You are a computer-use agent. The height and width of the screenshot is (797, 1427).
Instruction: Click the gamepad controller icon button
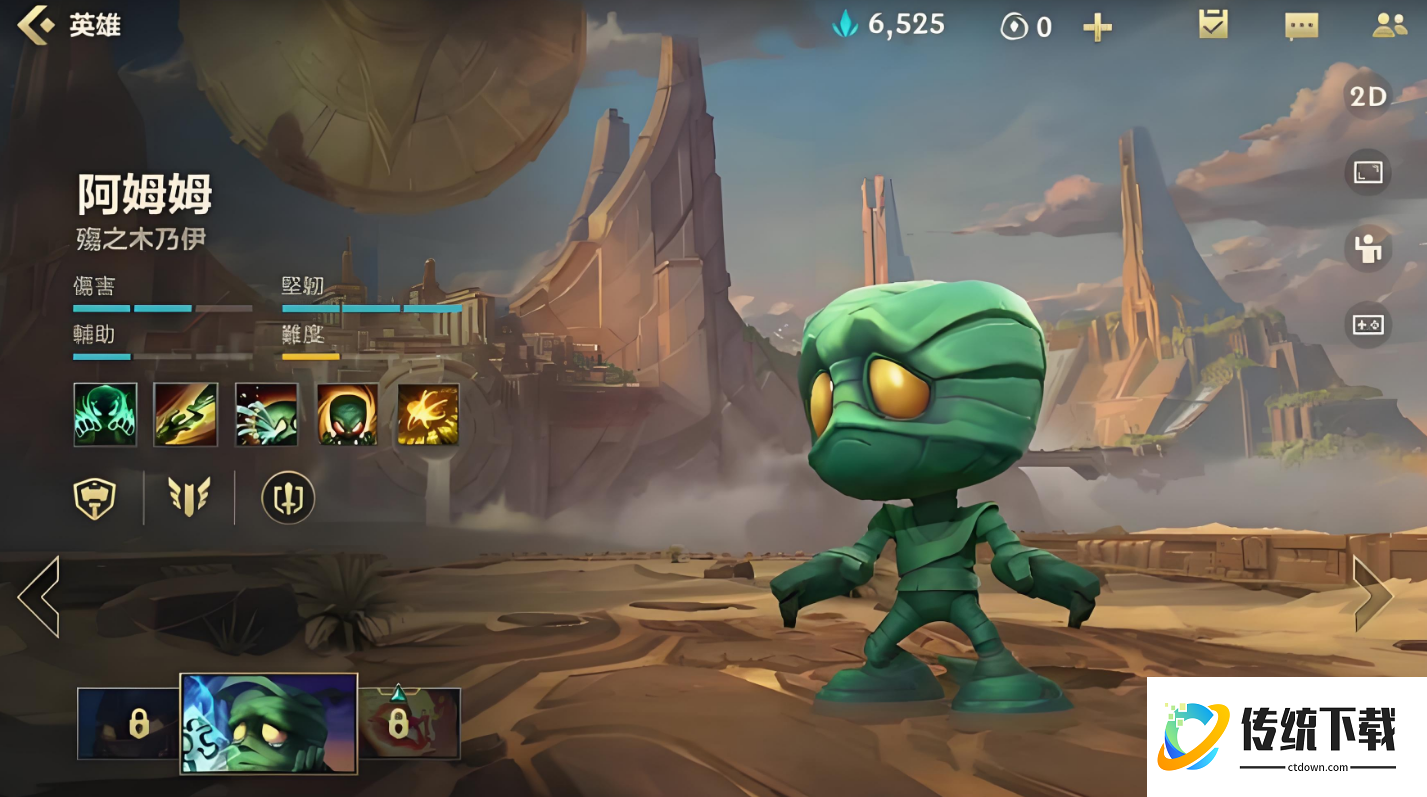click(x=1367, y=325)
